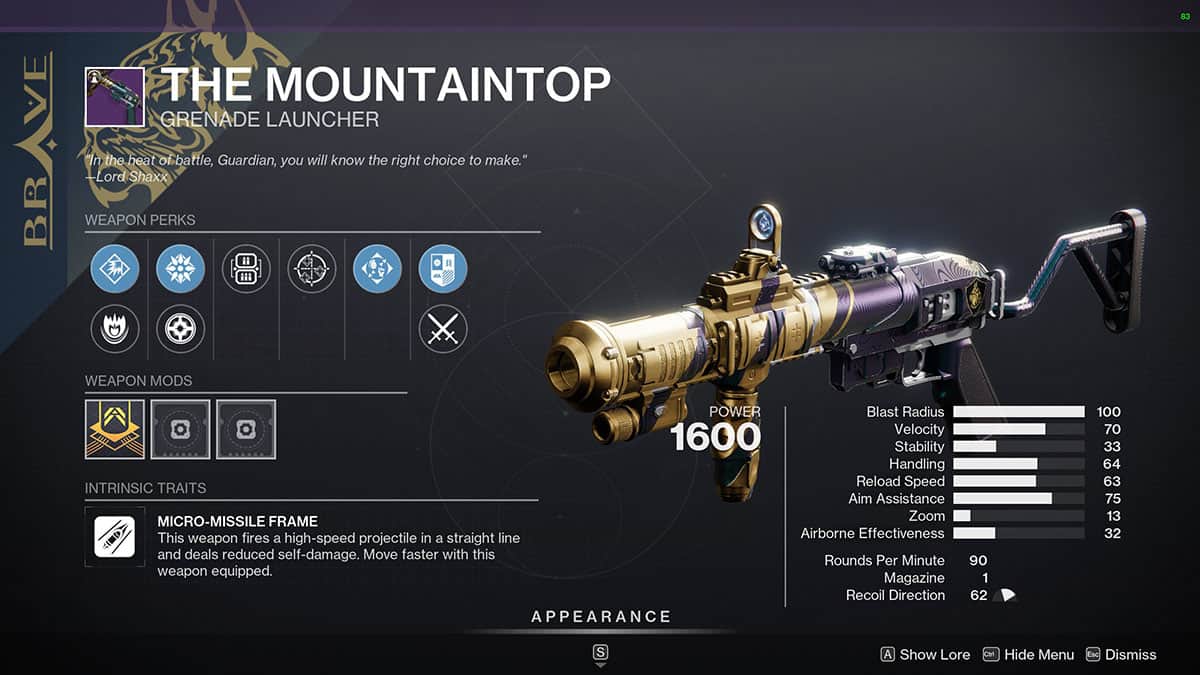1200x675 pixels.
Task: Select the crossed swords perk
Action: pos(443,329)
